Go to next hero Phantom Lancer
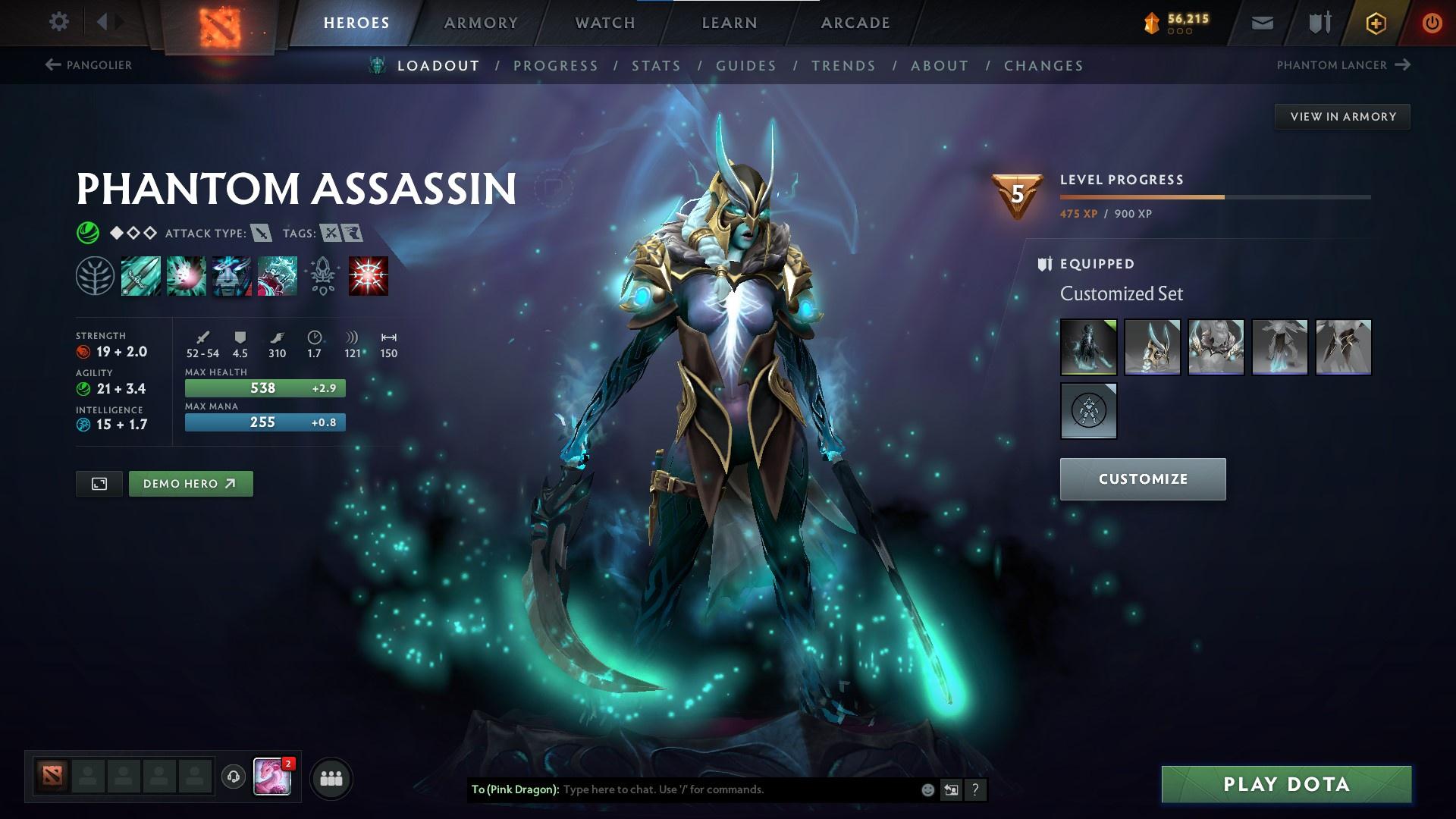This screenshot has width=1456, height=819. pyautogui.click(x=1342, y=65)
